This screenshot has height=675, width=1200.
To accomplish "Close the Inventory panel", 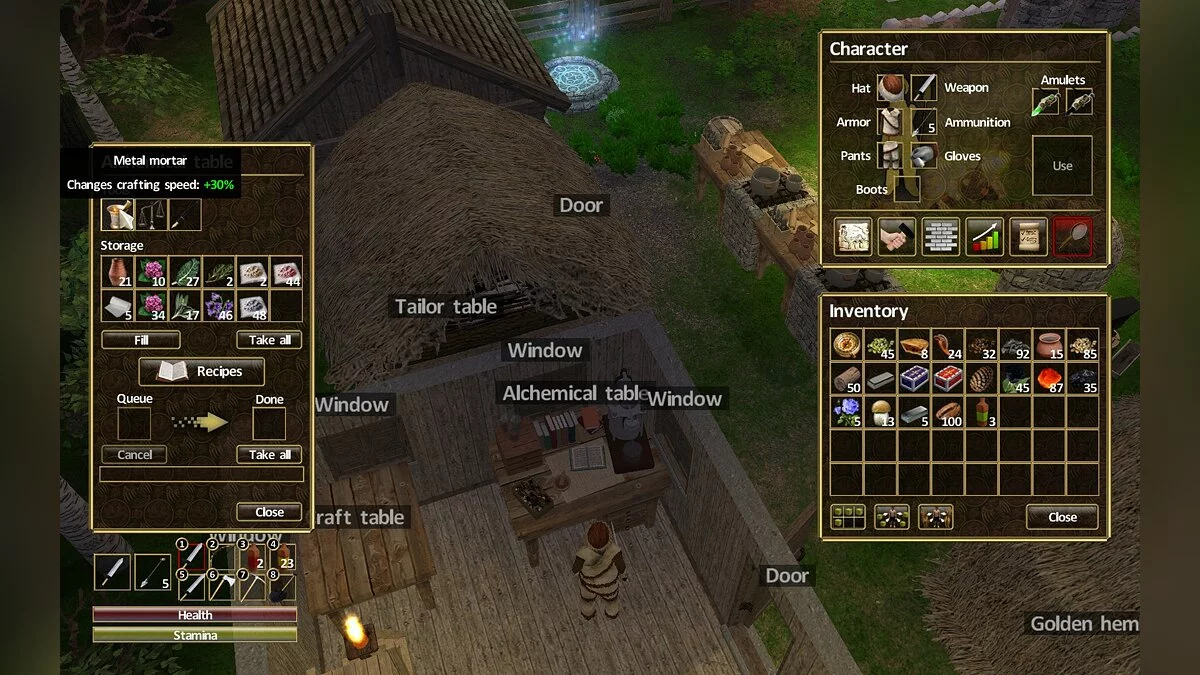I will (1062, 517).
